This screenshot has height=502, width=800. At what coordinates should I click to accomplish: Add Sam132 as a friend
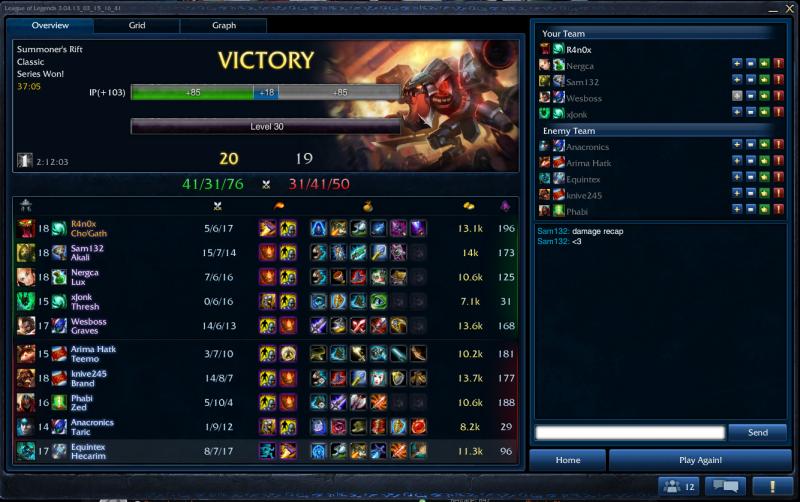click(737, 81)
